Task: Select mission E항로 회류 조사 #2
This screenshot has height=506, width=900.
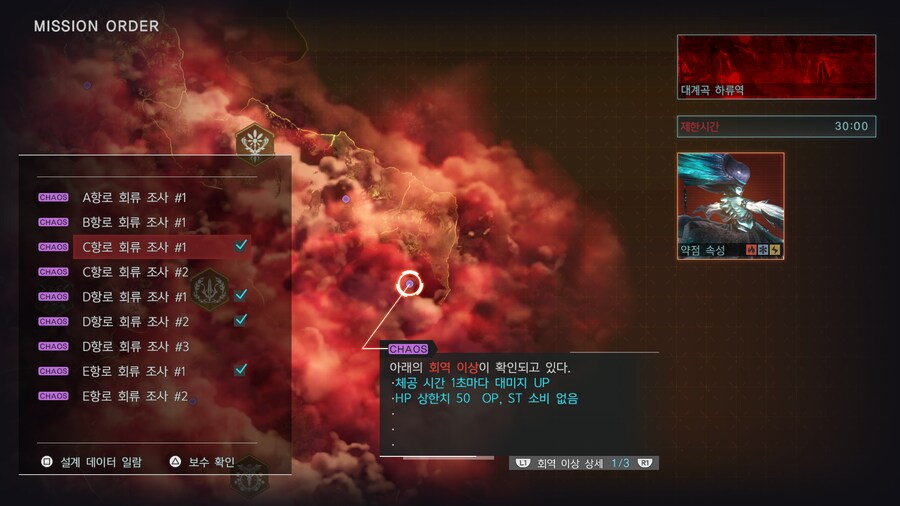Action: (x=134, y=396)
